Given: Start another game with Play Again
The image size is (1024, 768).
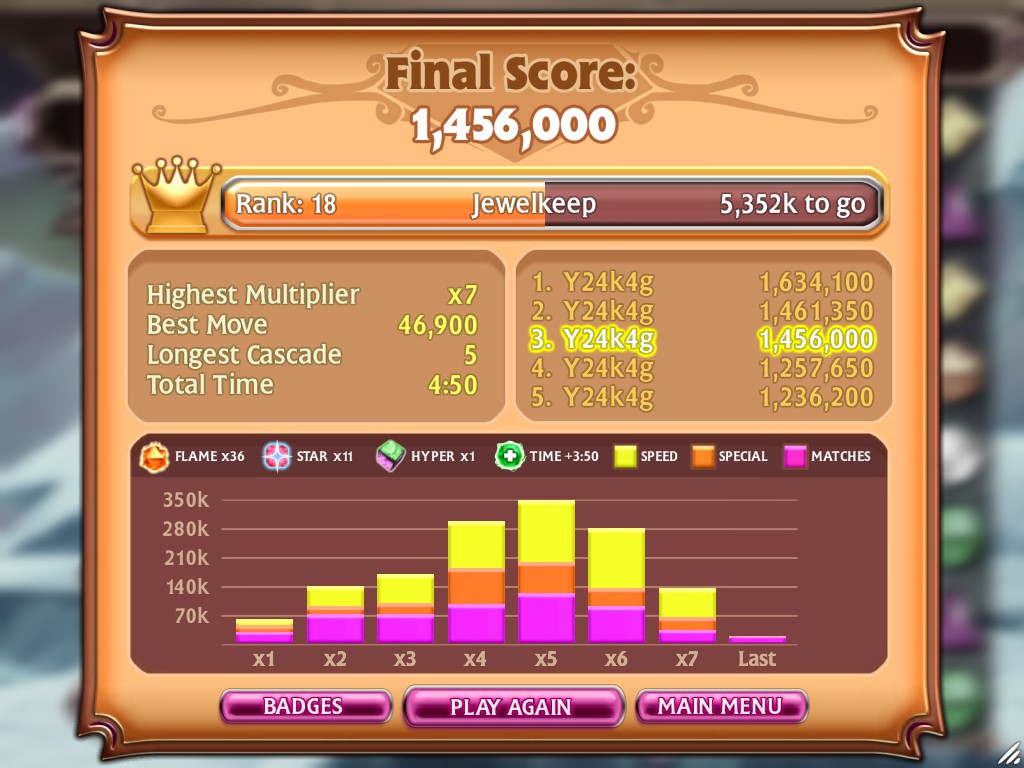Looking at the screenshot, I should click(512, 707).
